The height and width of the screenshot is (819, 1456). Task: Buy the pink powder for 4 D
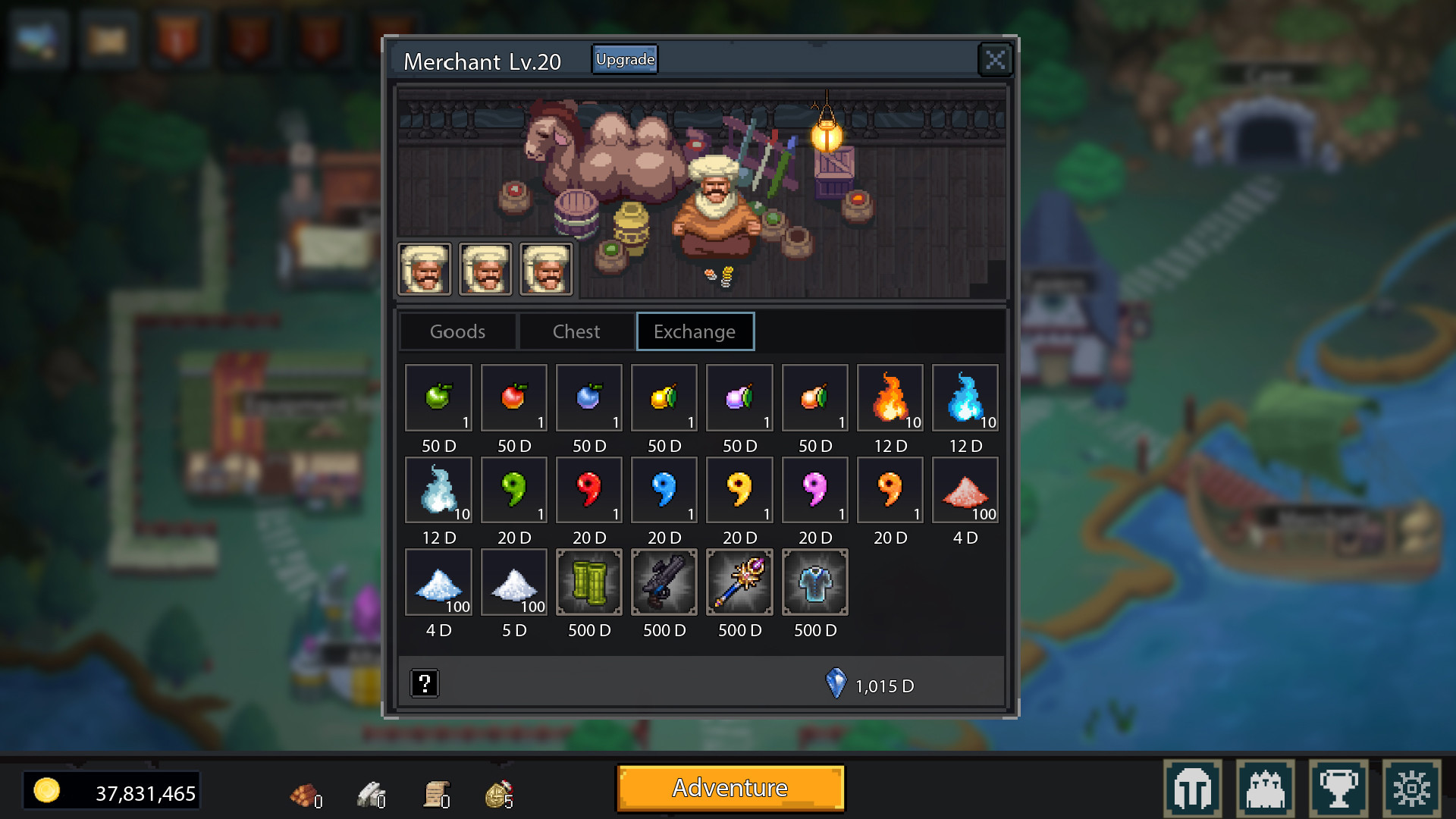965,491
